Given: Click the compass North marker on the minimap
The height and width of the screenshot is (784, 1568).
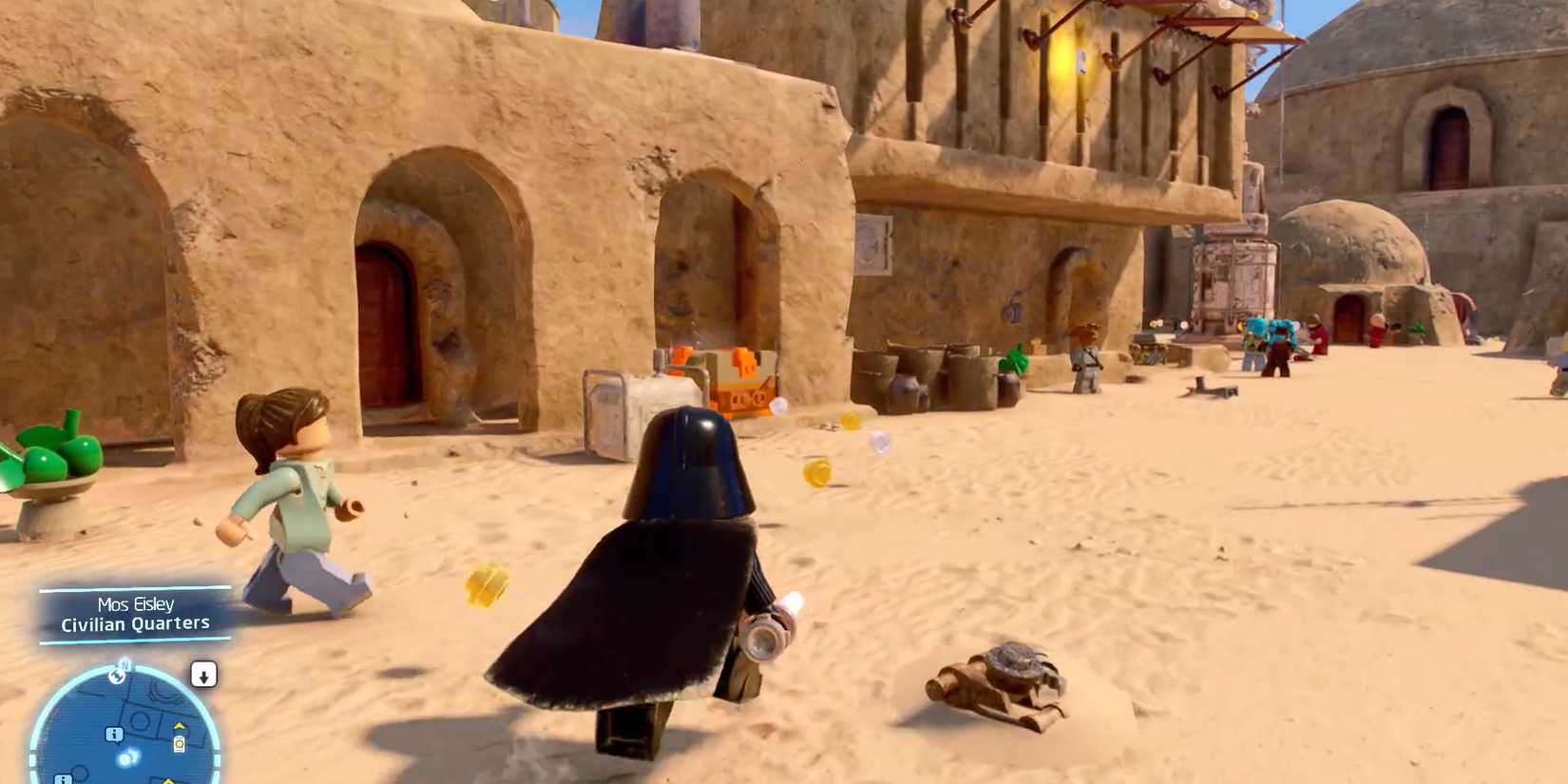Looking at the screenshot, I should click(x=124, y=666).
